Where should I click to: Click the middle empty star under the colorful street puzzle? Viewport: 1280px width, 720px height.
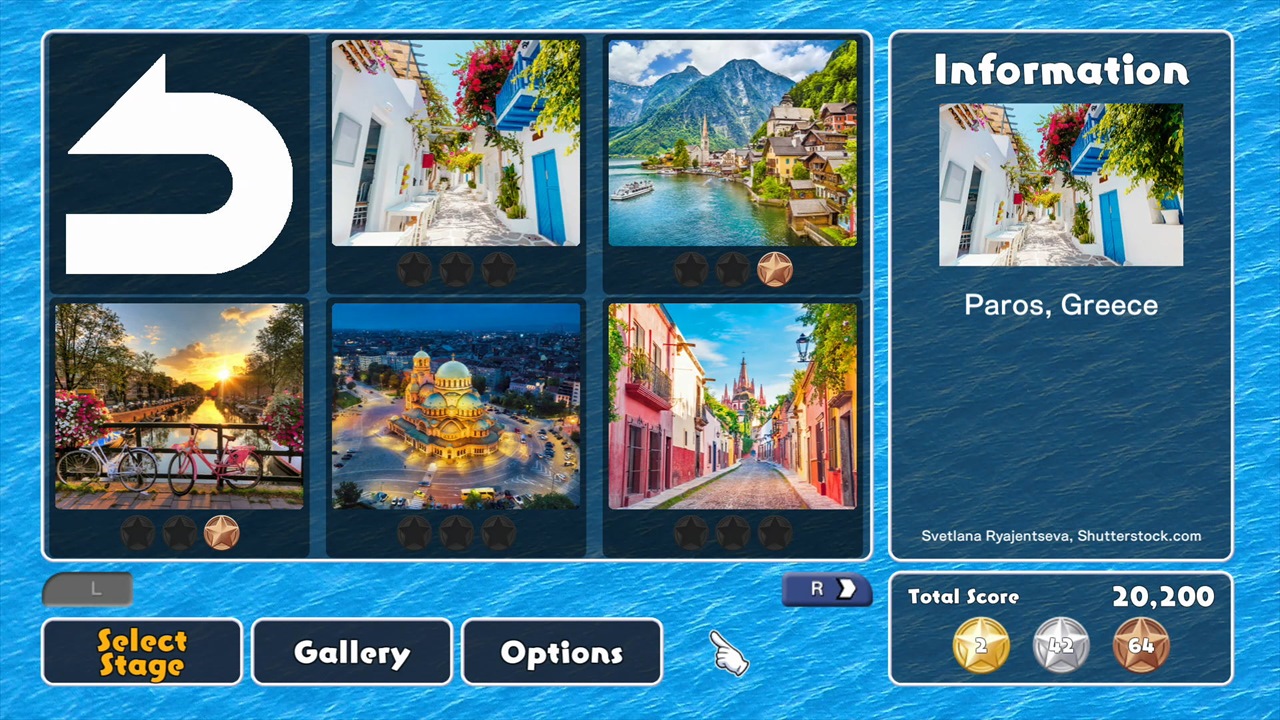(732, 532)
